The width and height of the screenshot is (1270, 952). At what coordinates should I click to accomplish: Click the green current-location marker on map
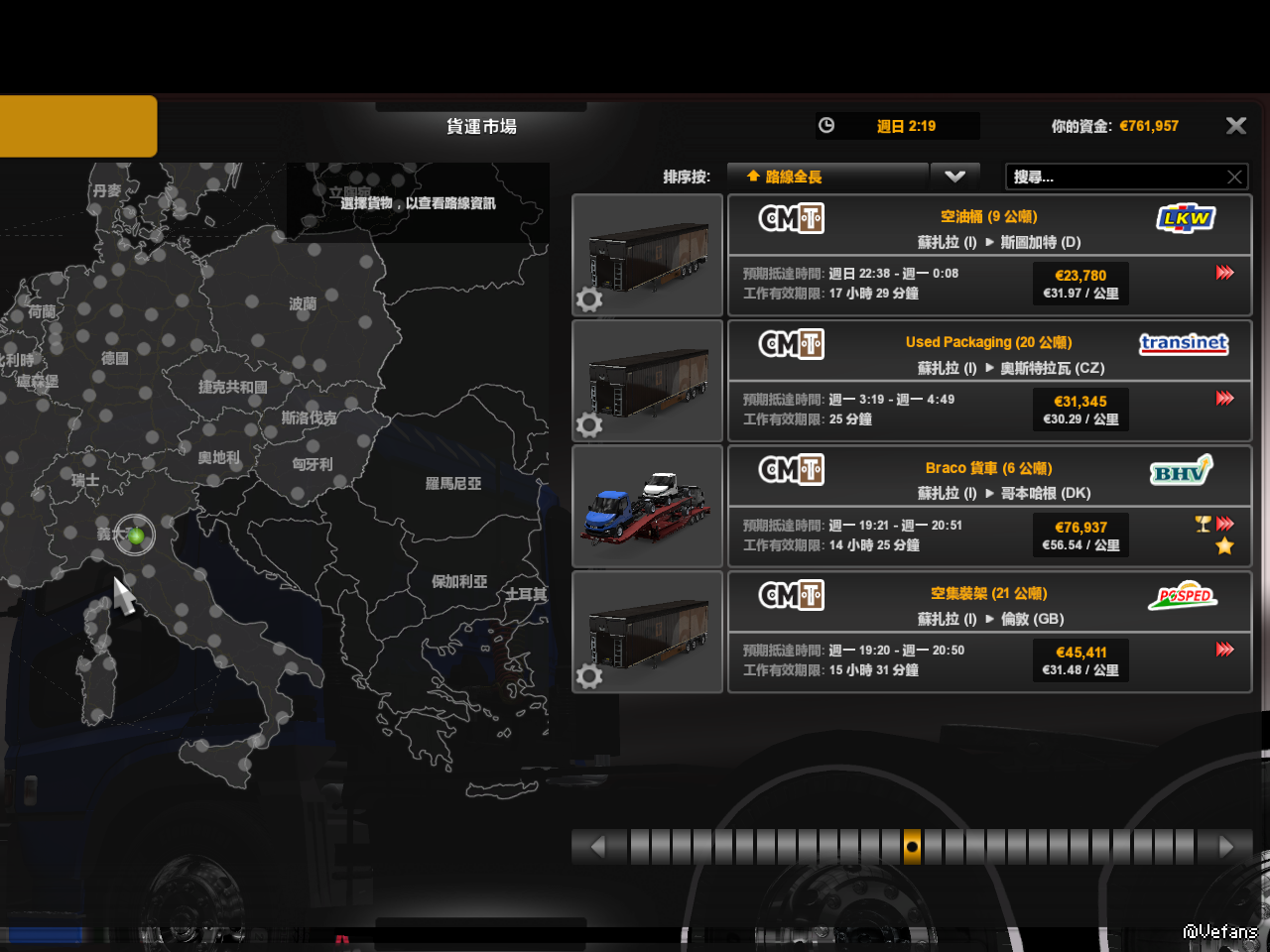136,535
